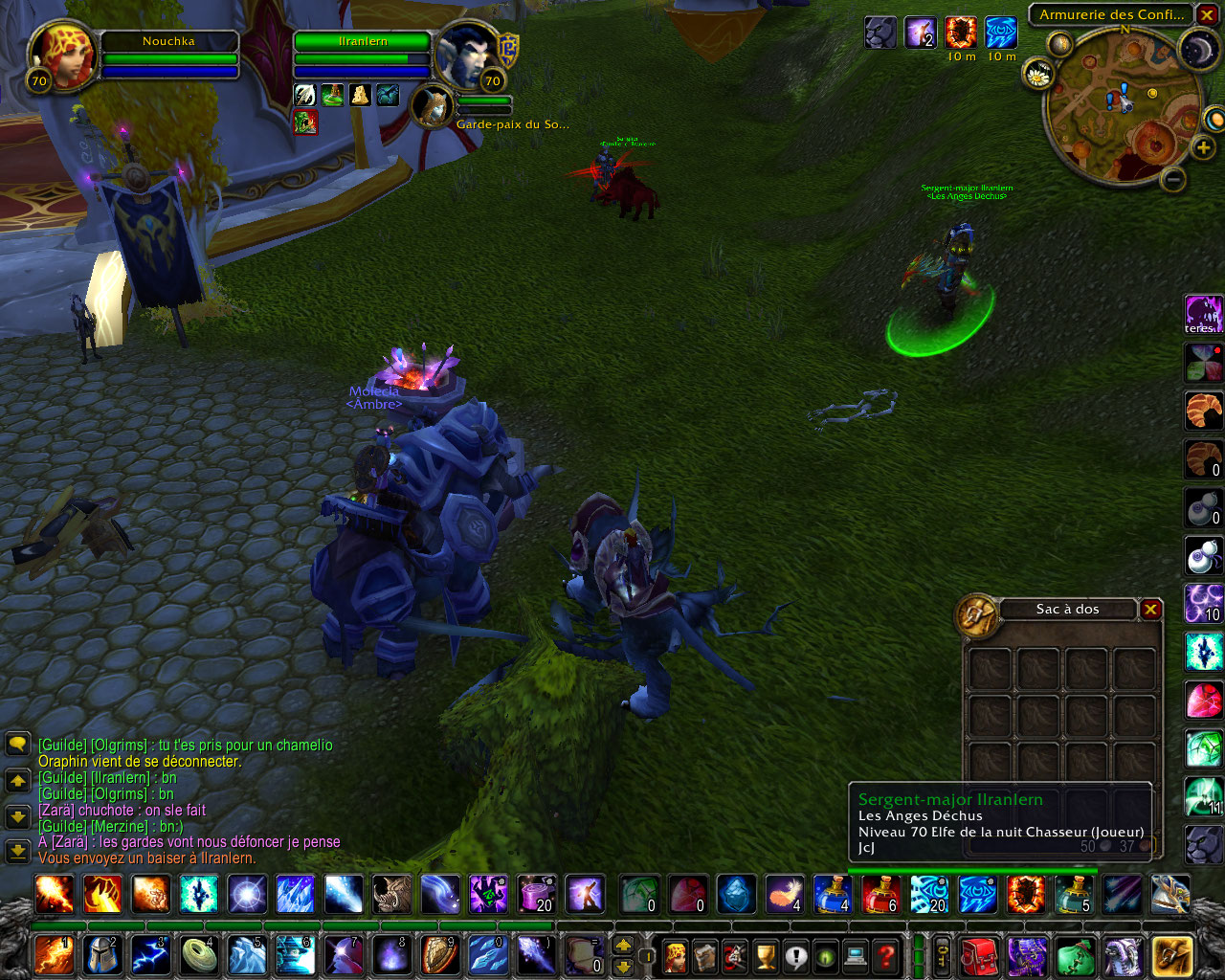Screen dimensions: 1225x980
Task: Cast the lightning spell in slot 3
Action: tap(150, 955)
